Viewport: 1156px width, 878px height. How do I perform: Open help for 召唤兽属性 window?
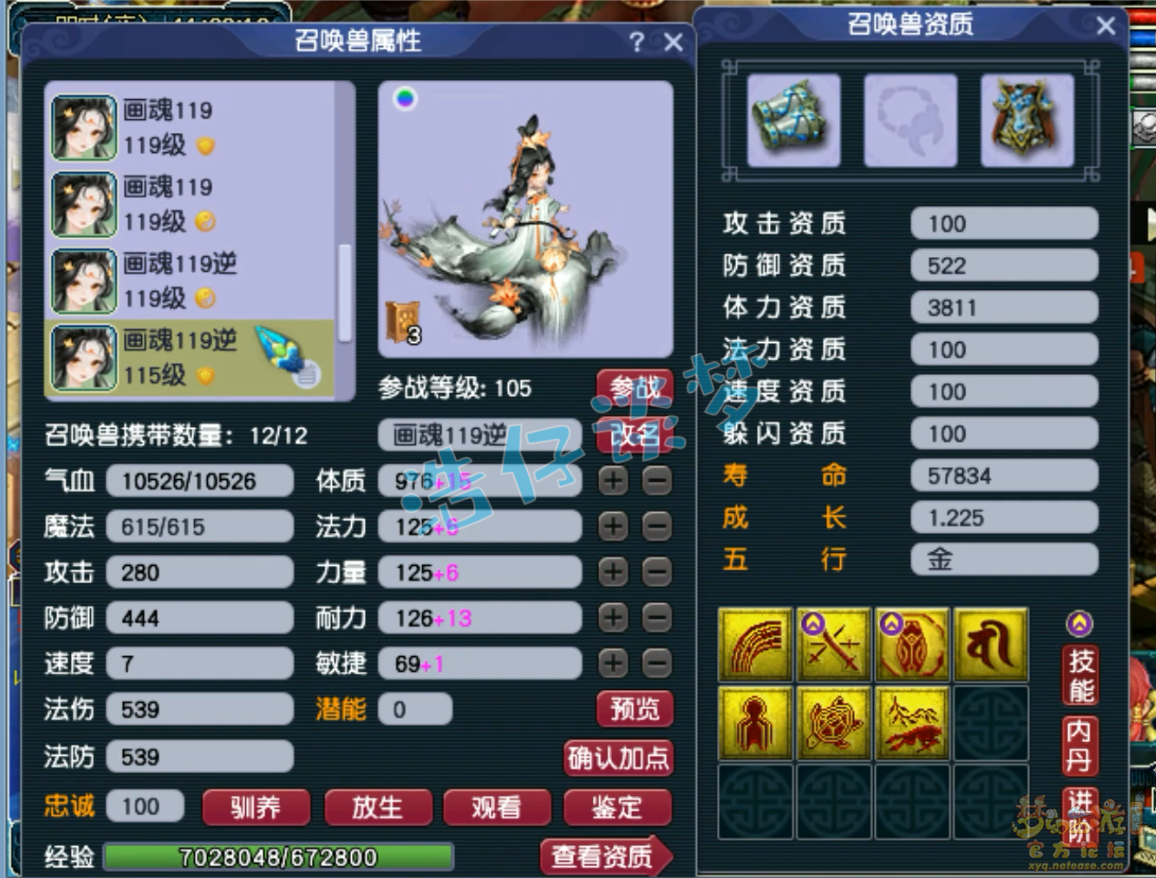point(637,42)
